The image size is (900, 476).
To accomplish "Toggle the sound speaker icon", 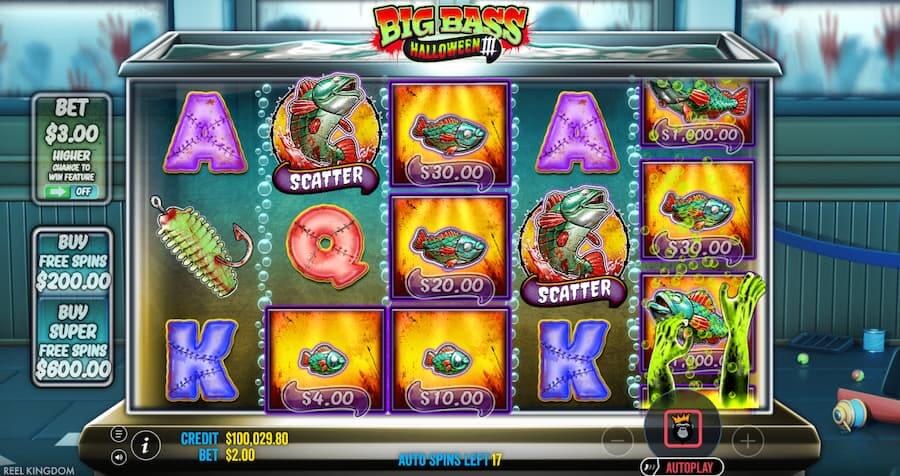I will (119, 457).
